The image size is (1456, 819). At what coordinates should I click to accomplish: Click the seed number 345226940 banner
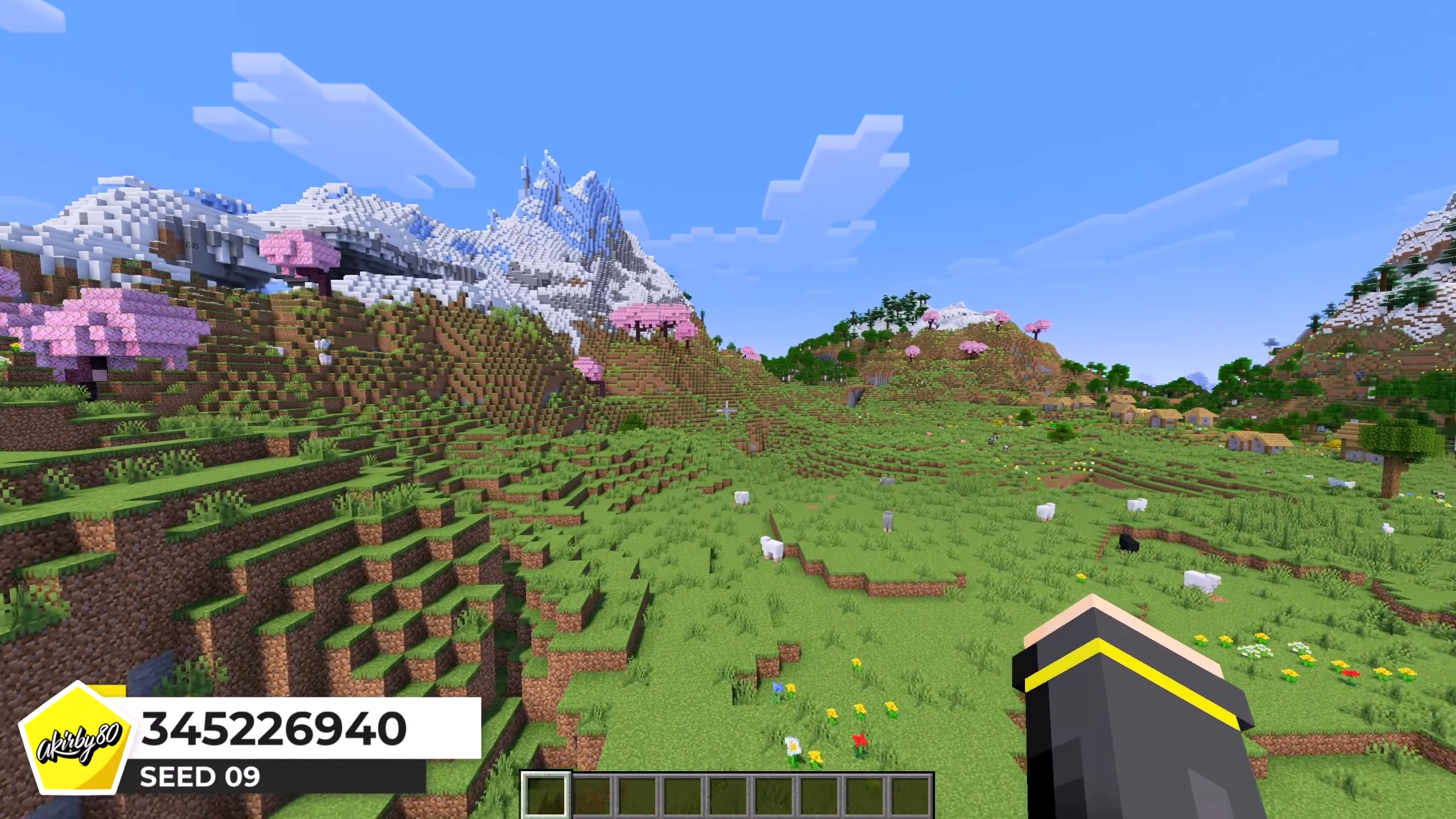tap(274, 729)
